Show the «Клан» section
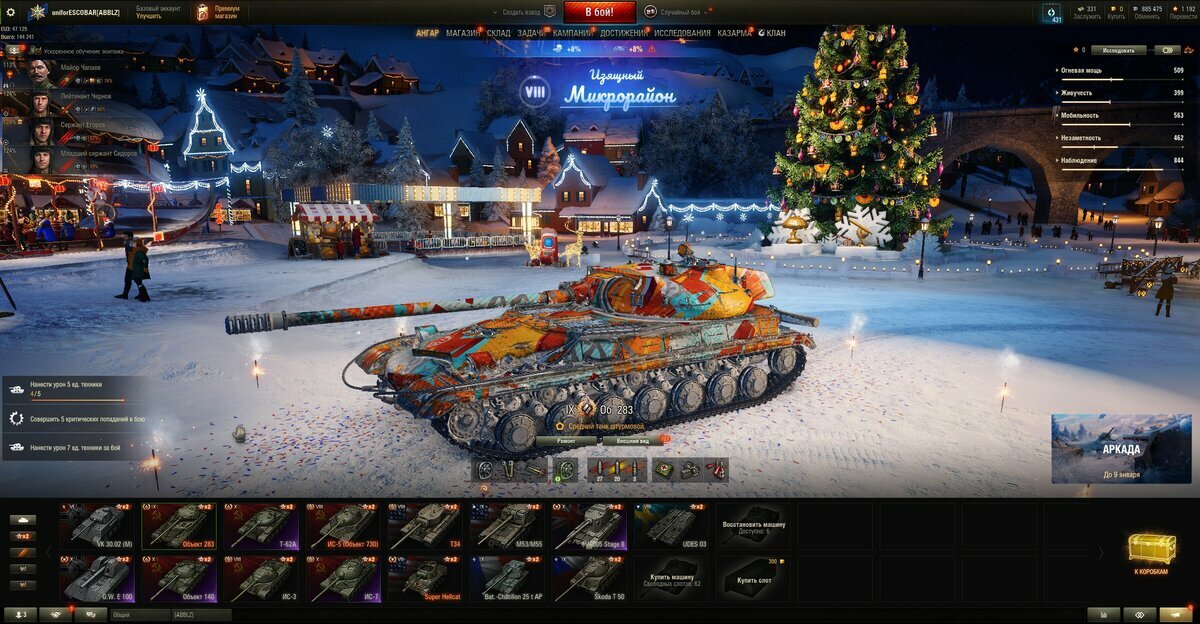The image size is (1200, 624). [x=772, y=33]
